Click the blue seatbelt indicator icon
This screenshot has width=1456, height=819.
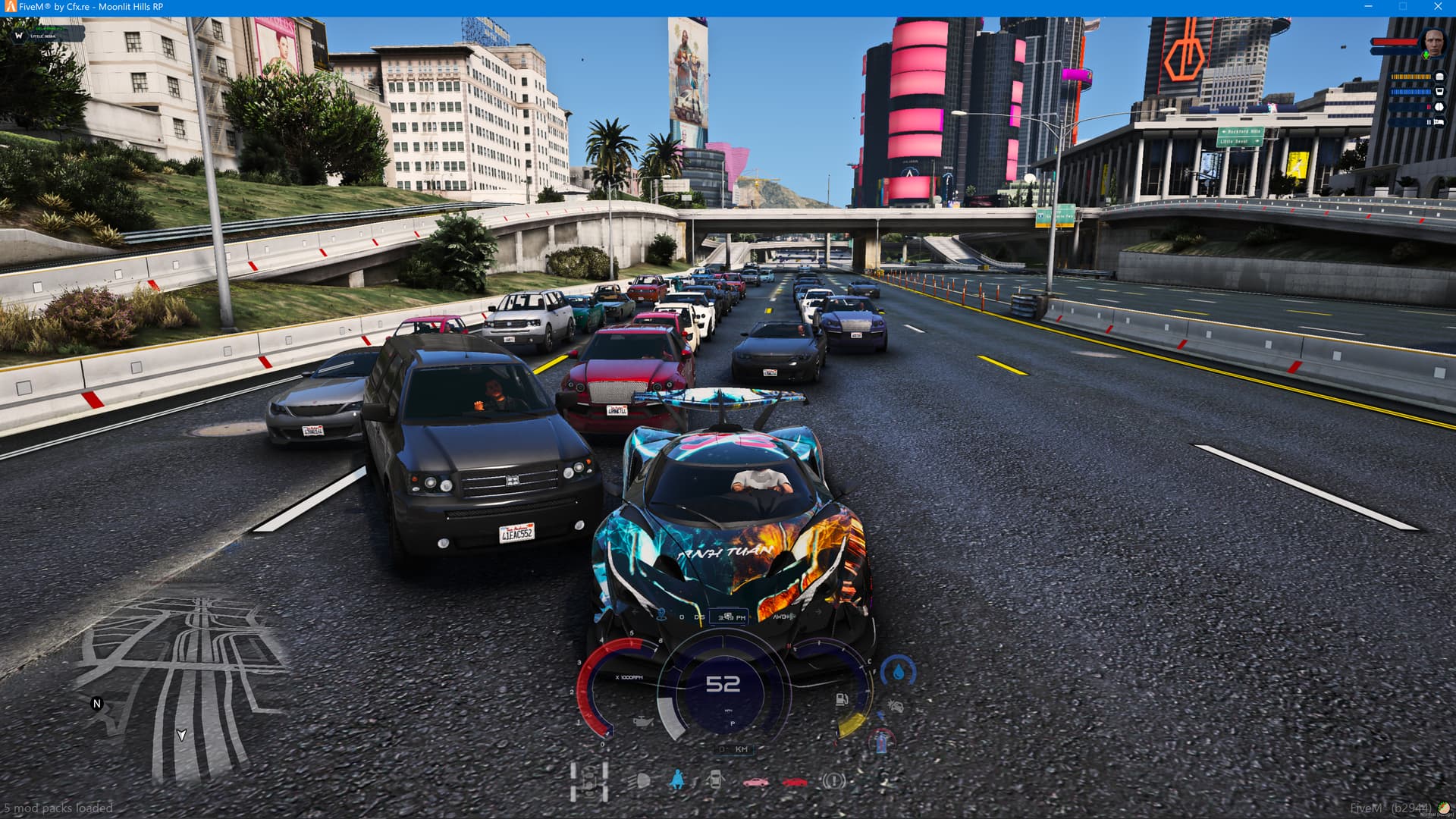coord(677,779)
